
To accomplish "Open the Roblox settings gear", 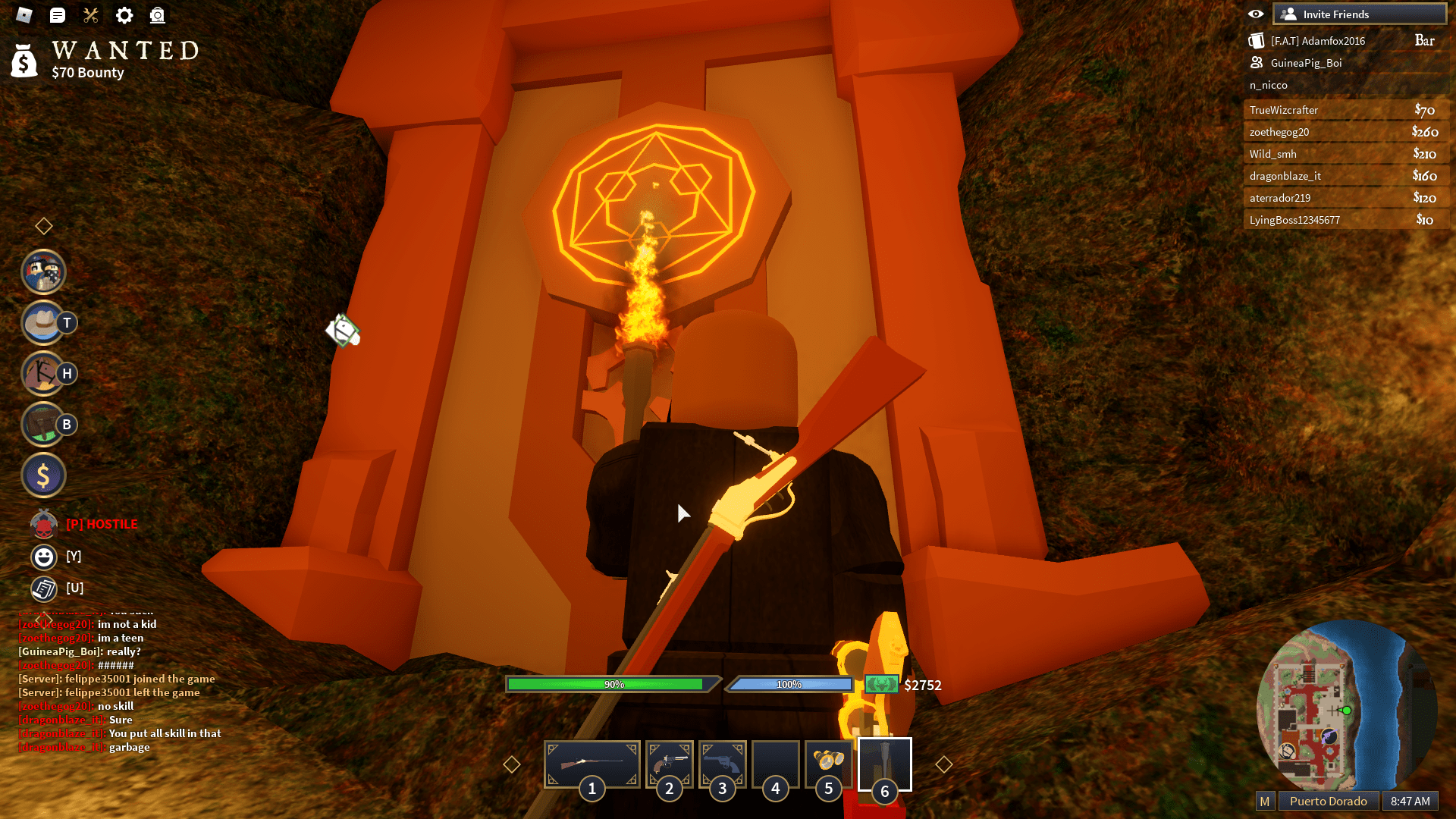I will click(124, 15).
